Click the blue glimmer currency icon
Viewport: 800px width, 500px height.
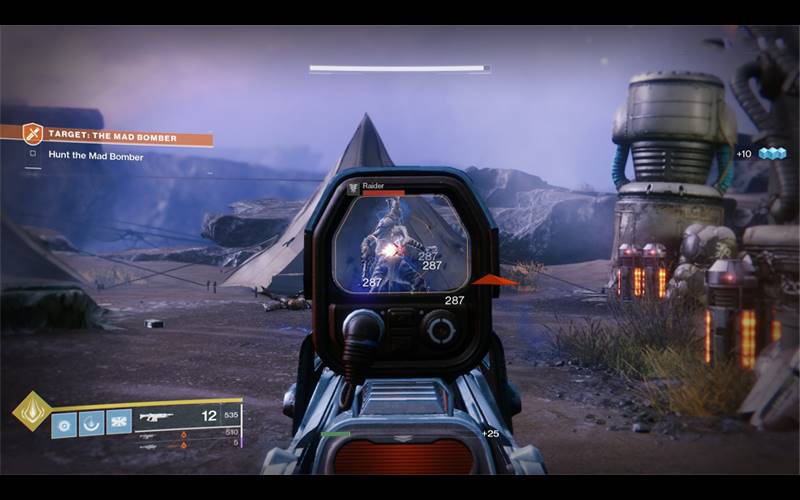[773, 153]
